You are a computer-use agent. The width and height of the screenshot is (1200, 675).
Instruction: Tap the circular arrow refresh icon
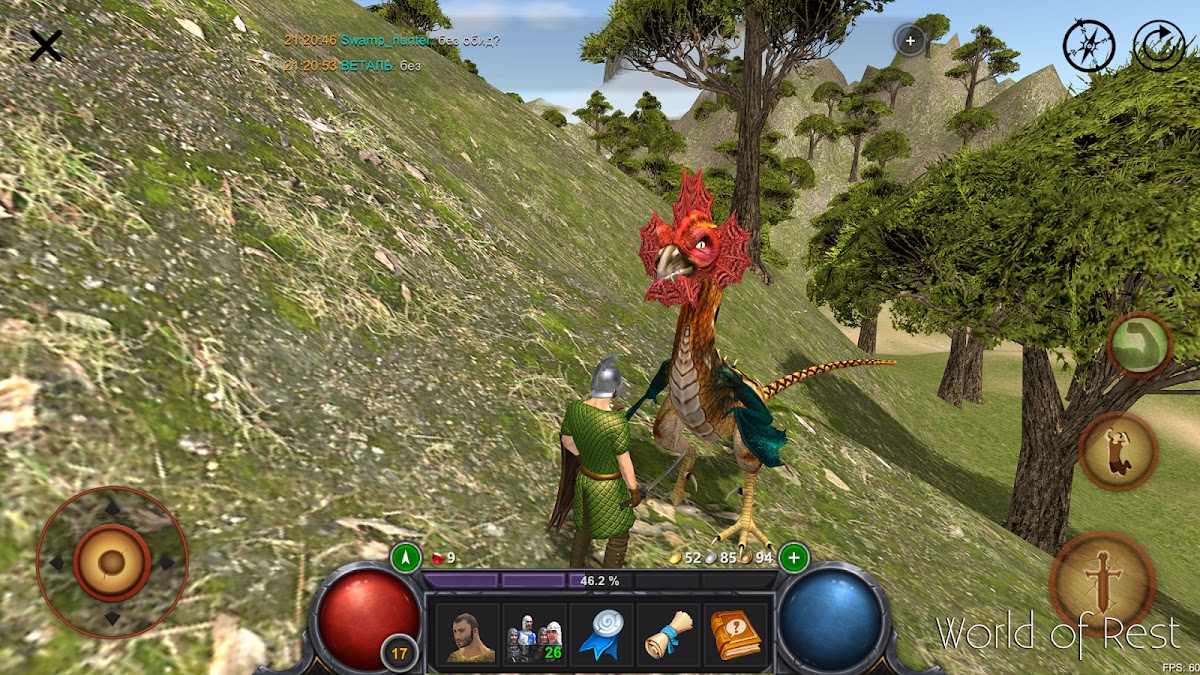1158,45
